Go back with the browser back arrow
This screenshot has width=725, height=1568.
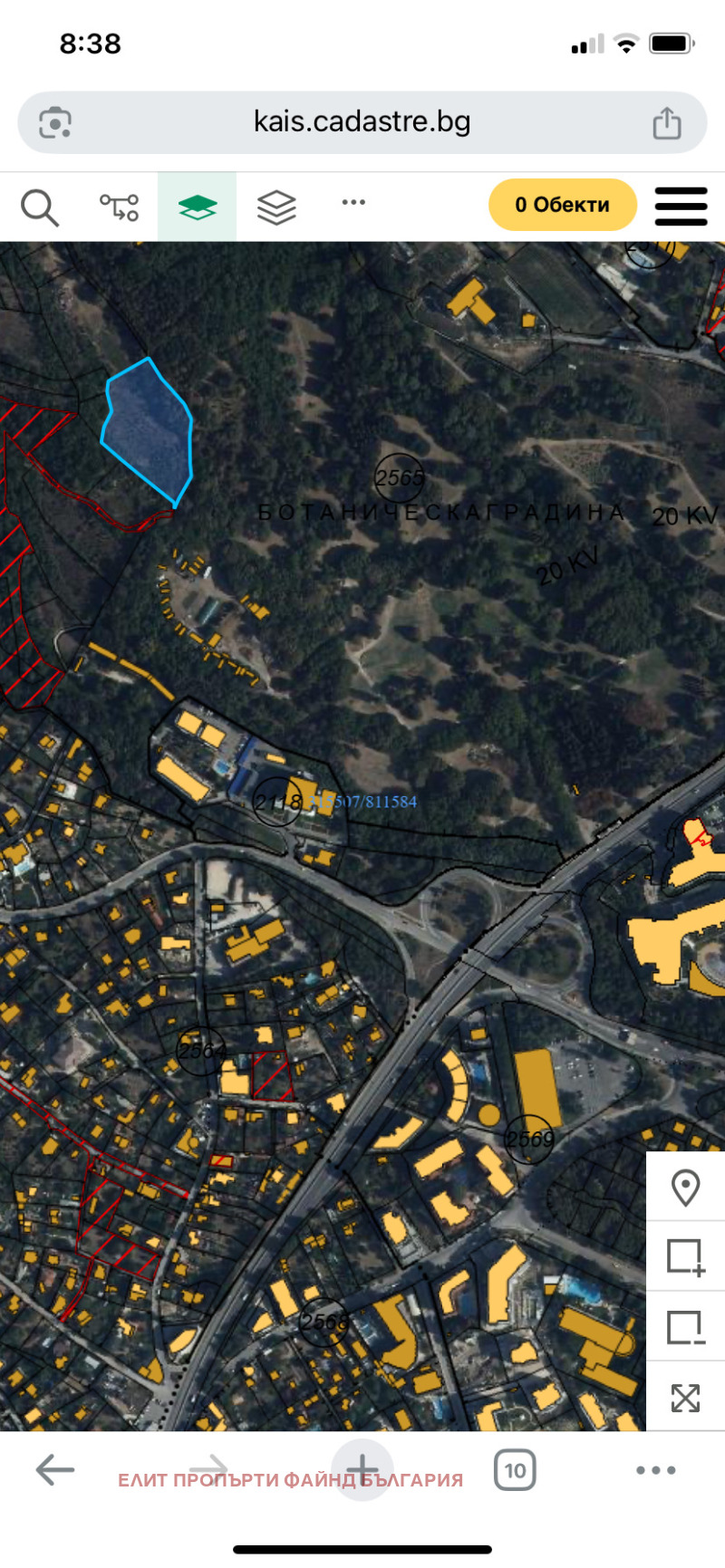[54, 1470]
